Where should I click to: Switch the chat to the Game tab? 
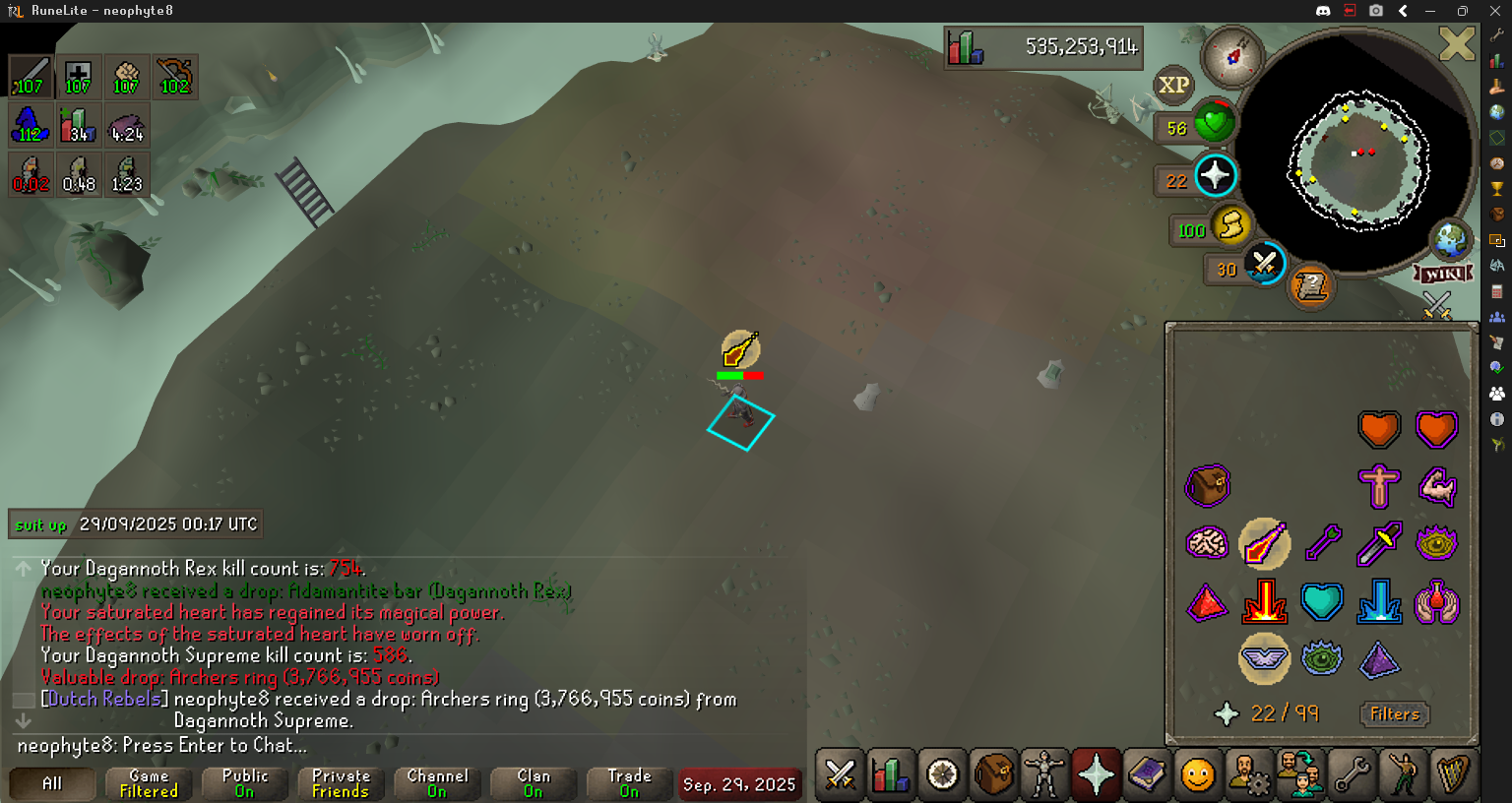pos(149,783)
